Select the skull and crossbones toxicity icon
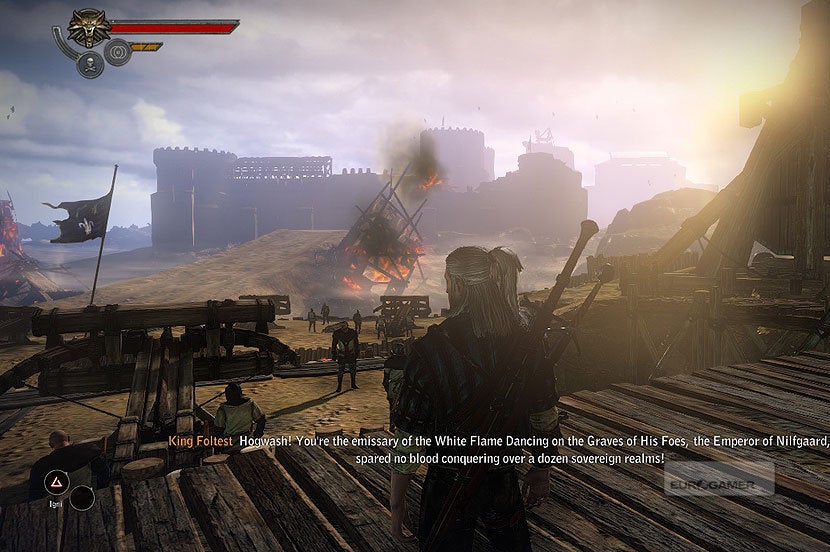This screenshot has width=830, height=552. point(90,64)
